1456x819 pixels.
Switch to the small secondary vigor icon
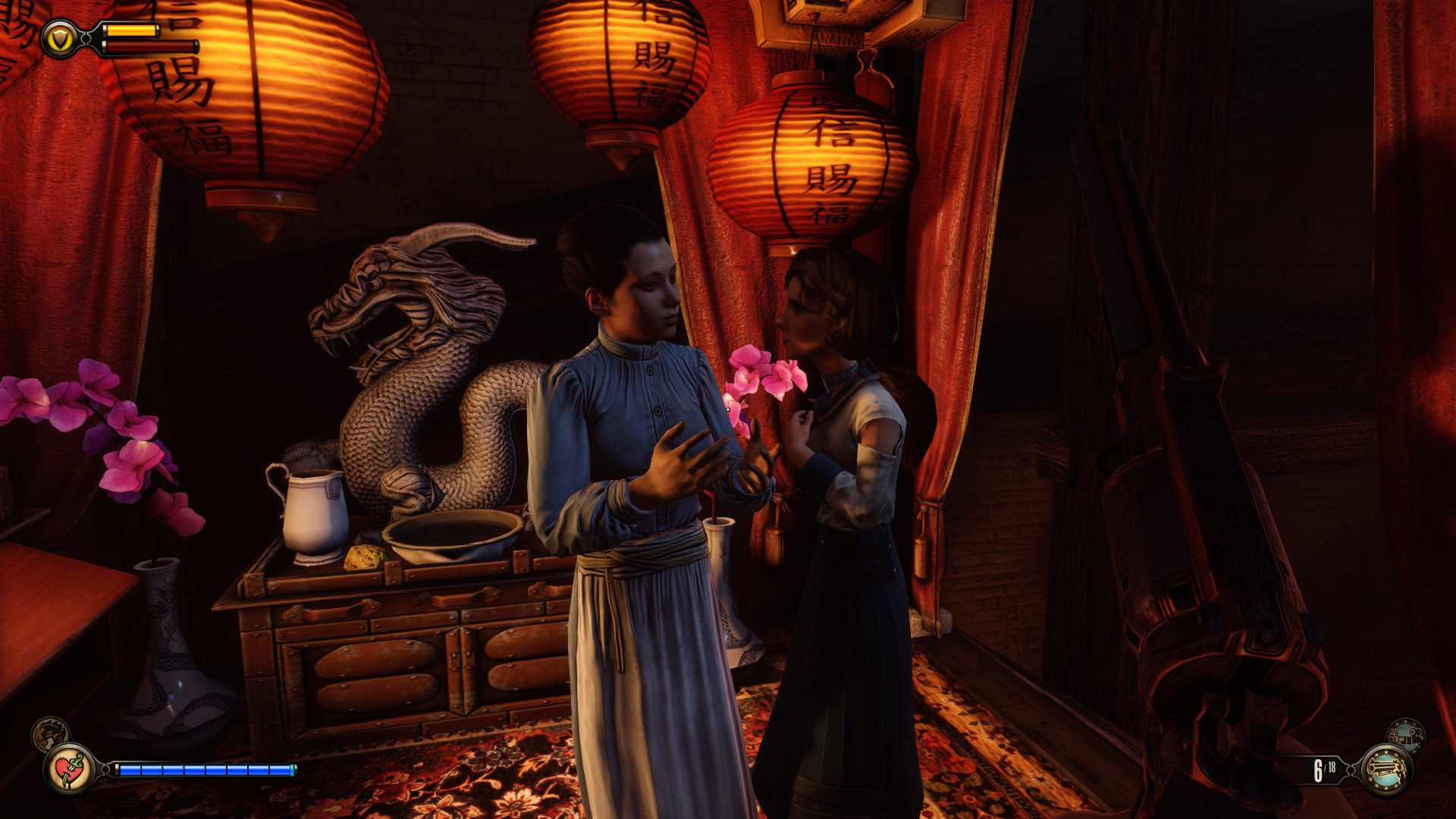(50, 733)
